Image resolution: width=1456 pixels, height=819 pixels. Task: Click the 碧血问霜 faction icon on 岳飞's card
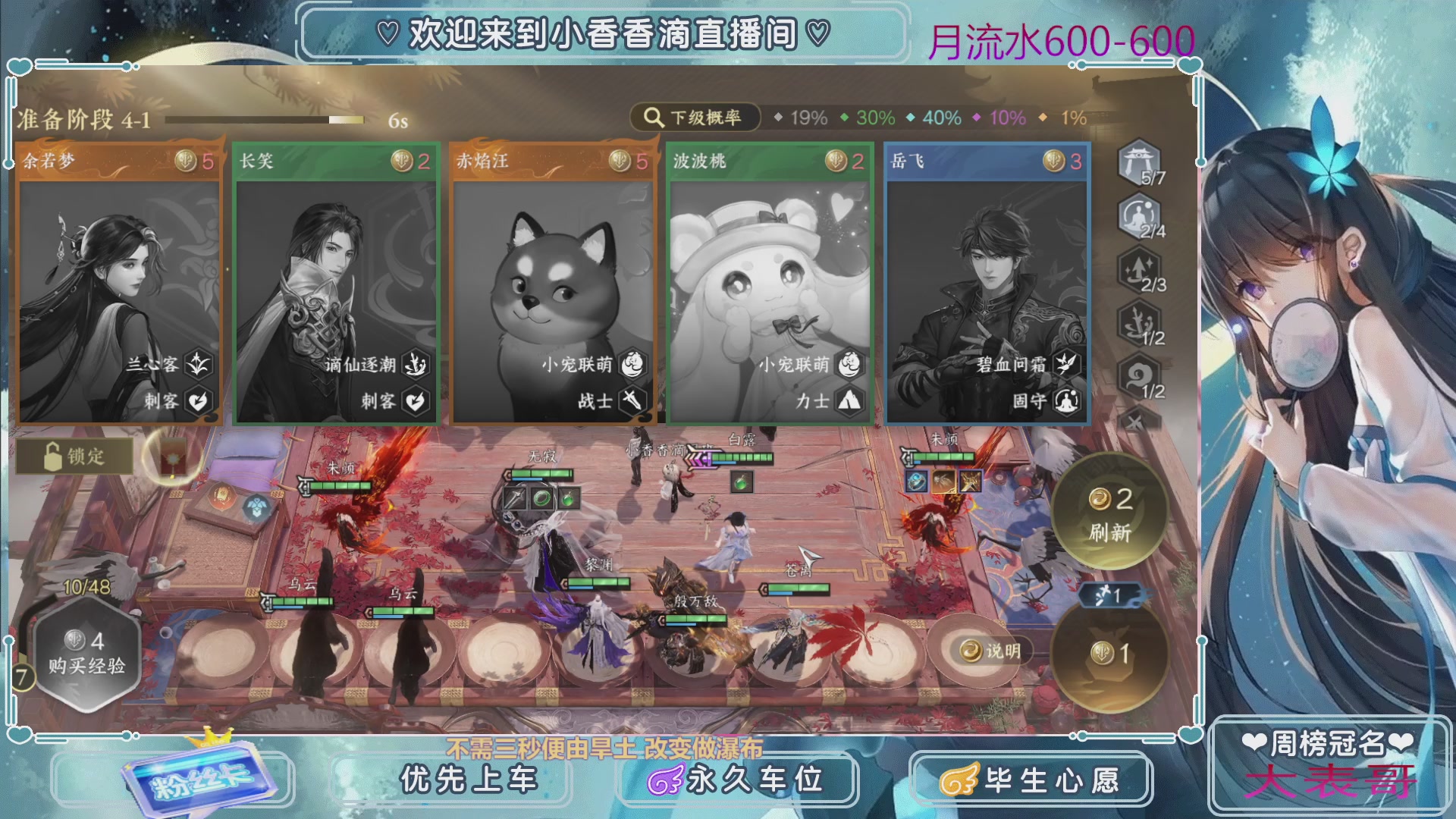click(x=1065, y=365)
